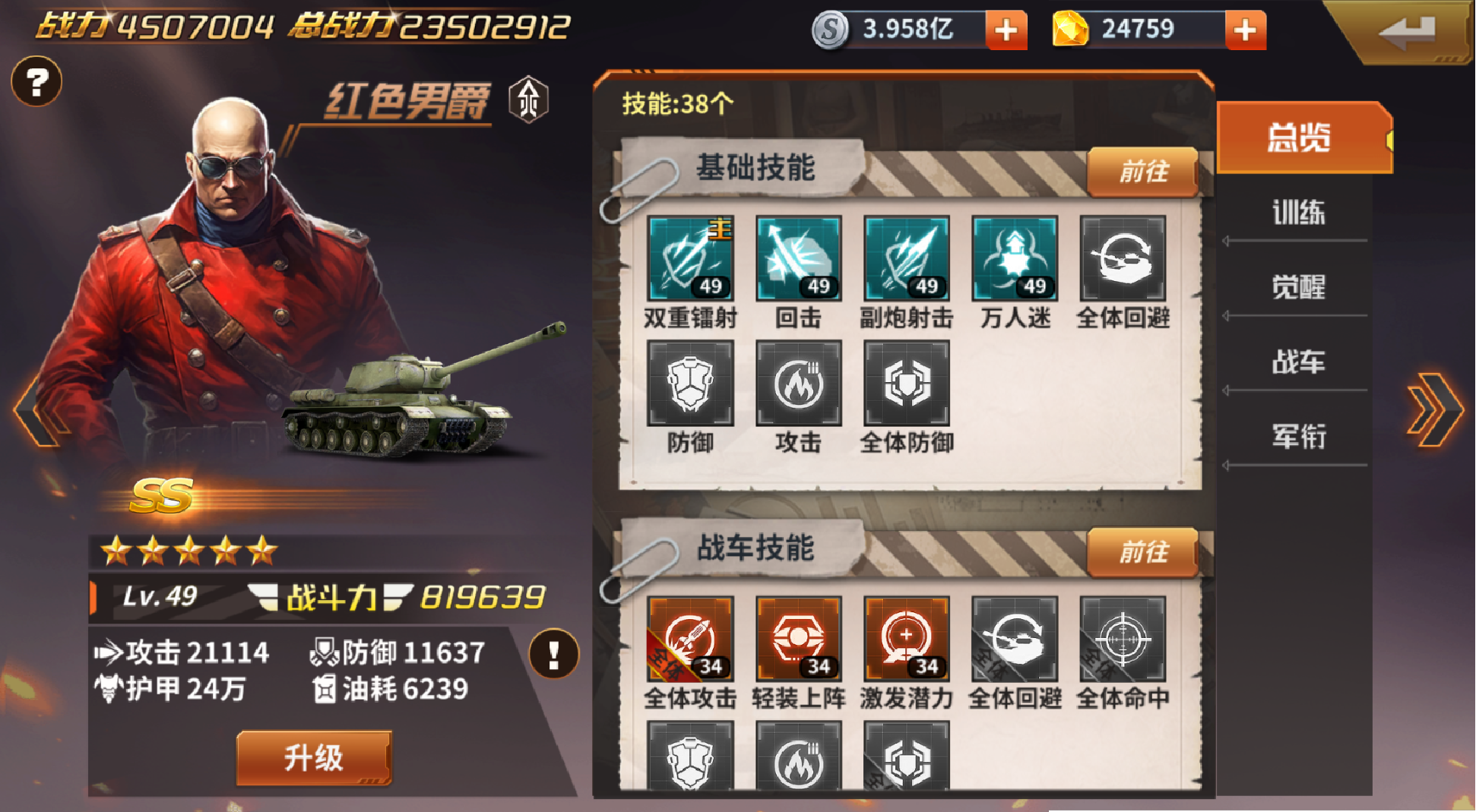Show next commander with right arrow

pyautogui.click(x=1433, y=410)
